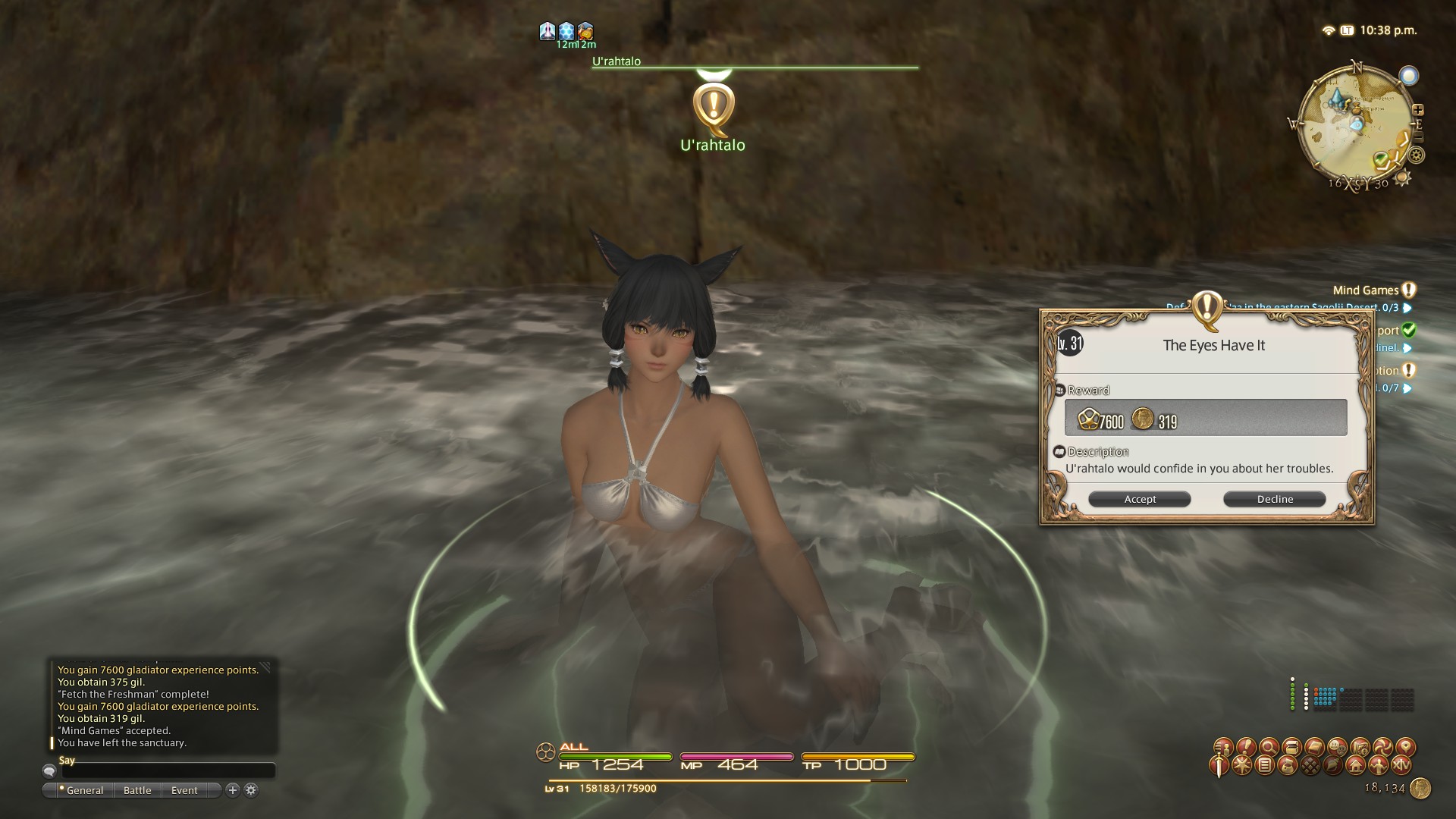1456x819 pixels.
Task: Open the search magnifying glass menu icon
Action: click(1268, 747)
